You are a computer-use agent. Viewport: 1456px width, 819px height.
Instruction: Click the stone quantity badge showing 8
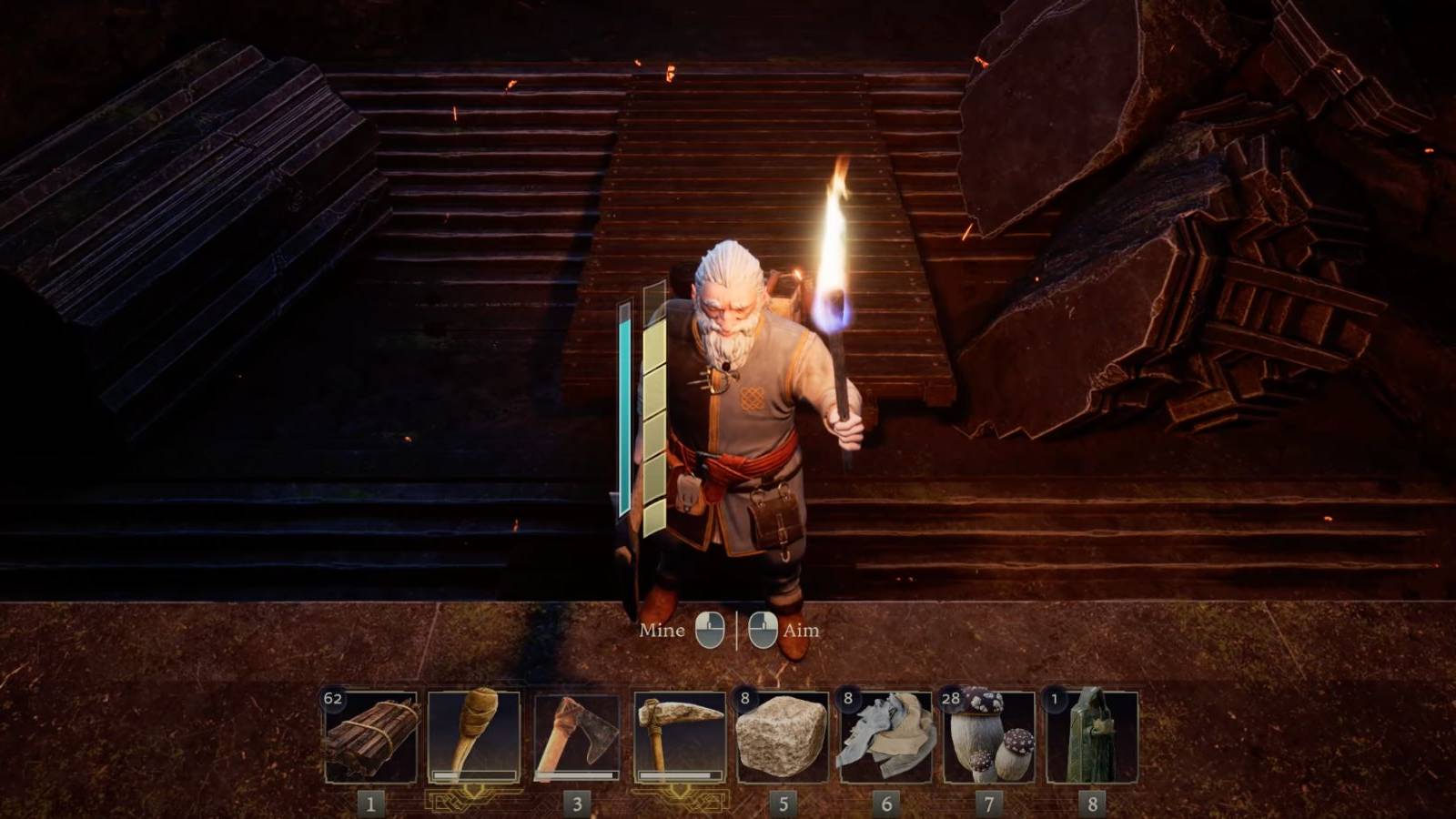coord(745,697)
